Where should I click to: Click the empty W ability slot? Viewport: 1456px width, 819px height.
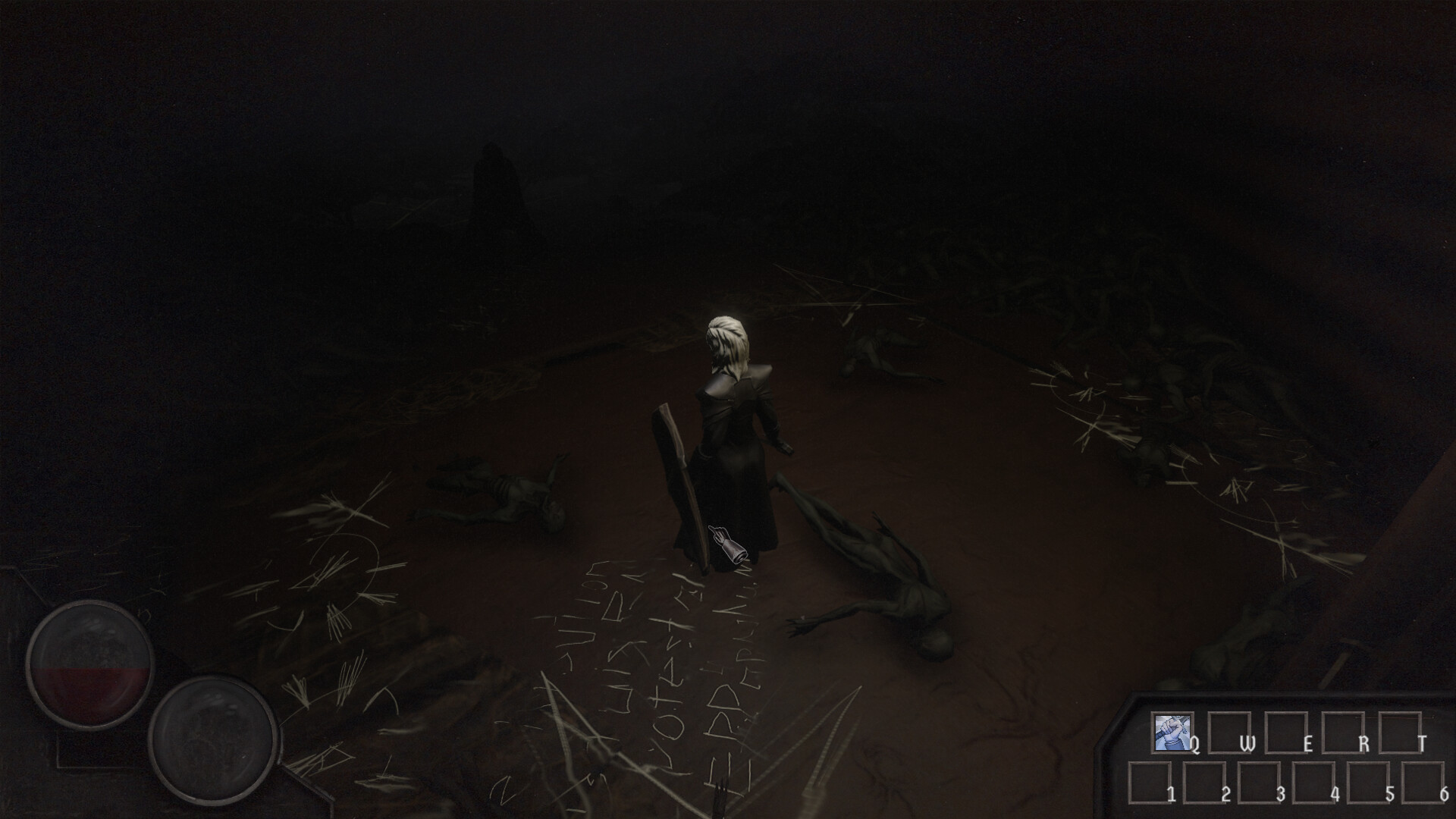[x=1228, y=732]
